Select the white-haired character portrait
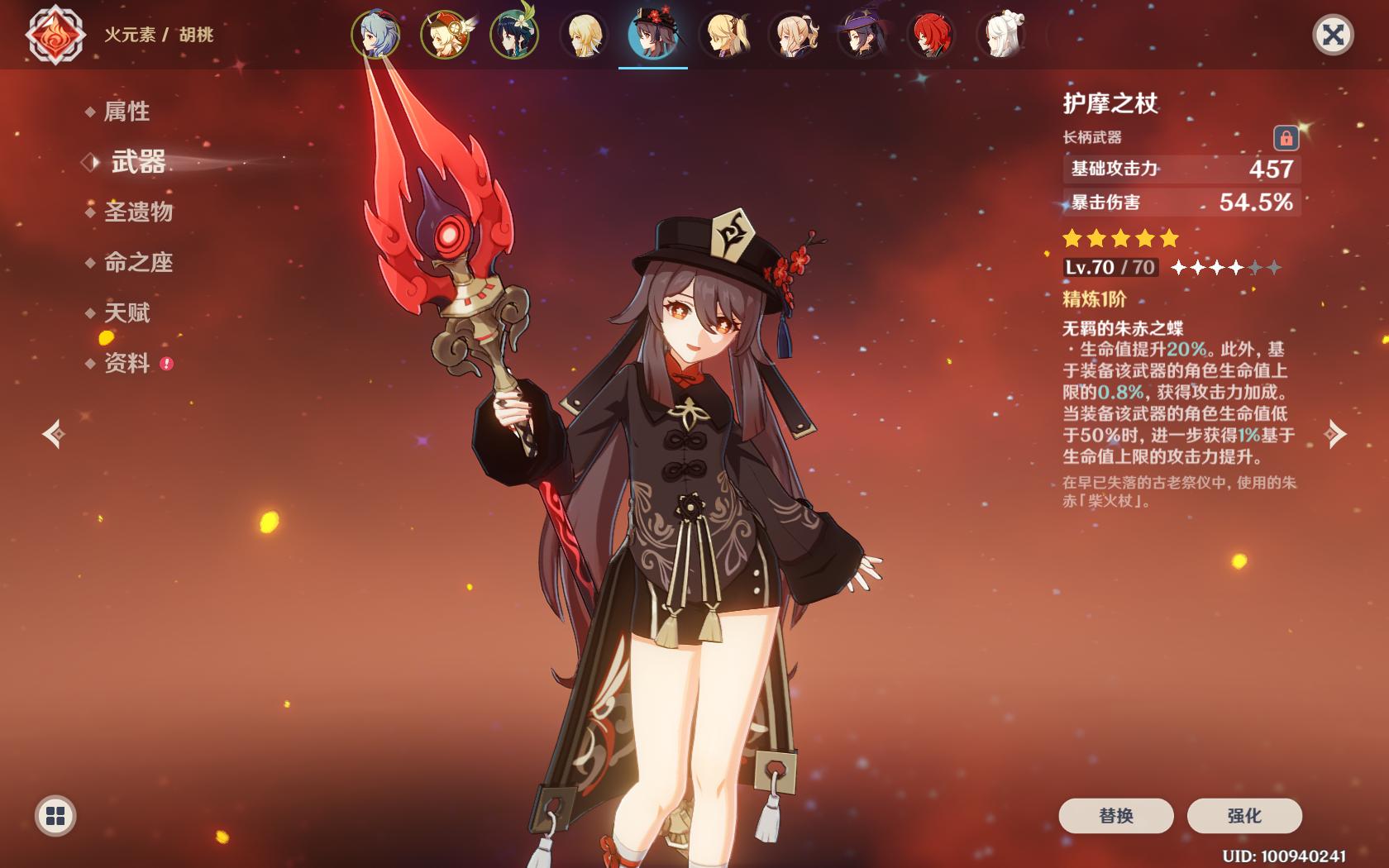The height and width of the screenshot is (868, 1389). [x=1000, y=36]
